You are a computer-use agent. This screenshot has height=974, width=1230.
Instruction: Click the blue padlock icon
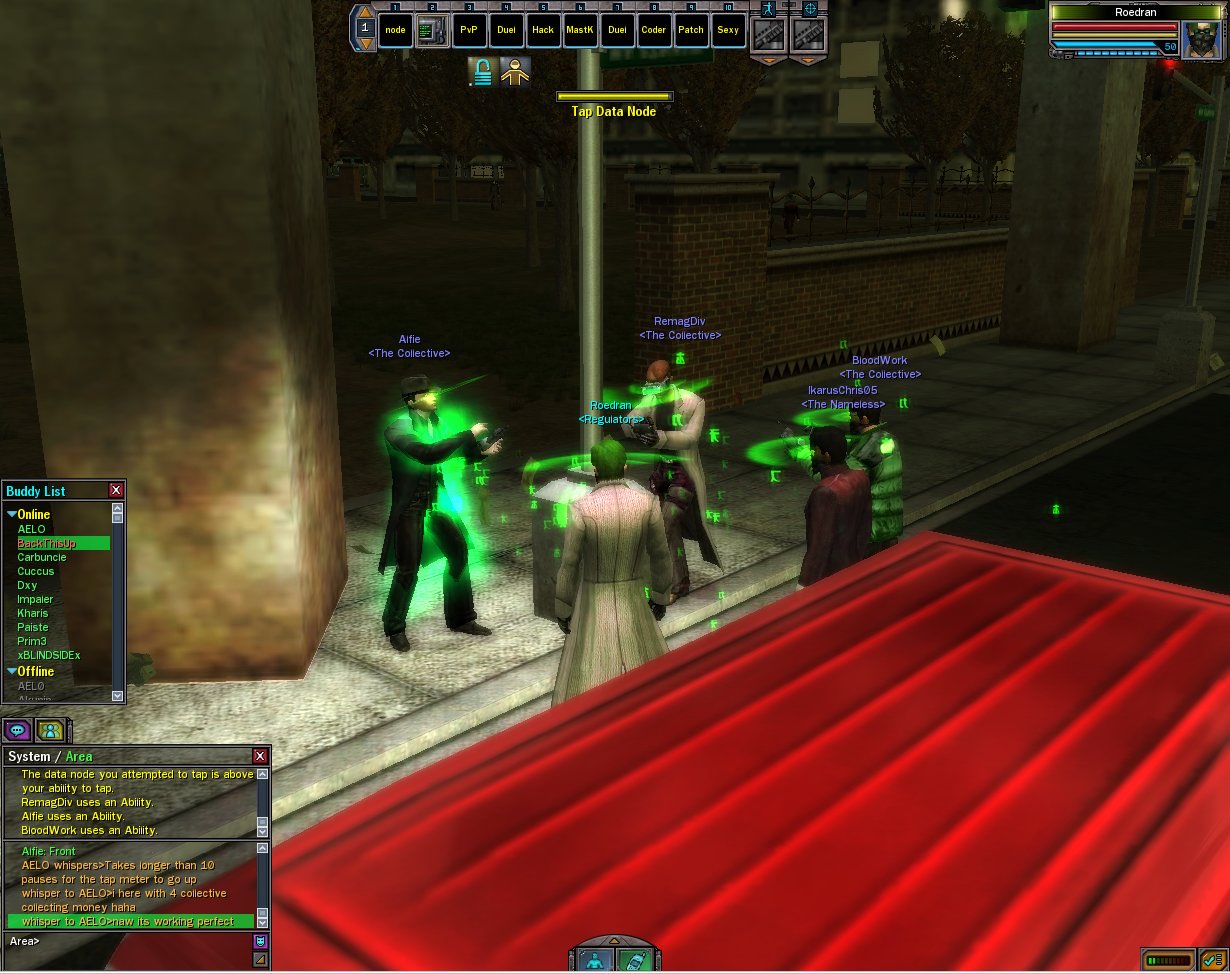(482, 71)
